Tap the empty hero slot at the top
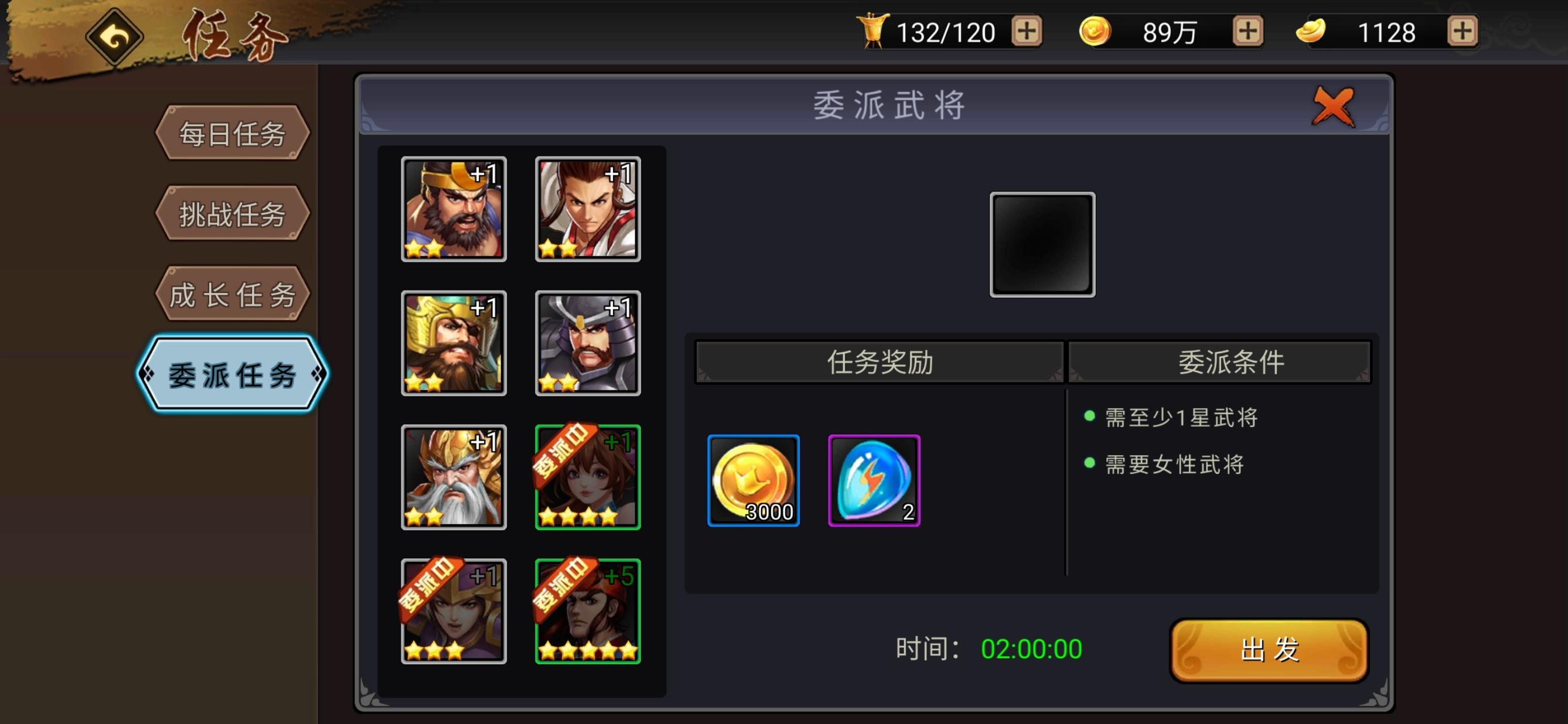Image resolution: width=1568 pixels, height=724 pixels. click(1042, 243)
